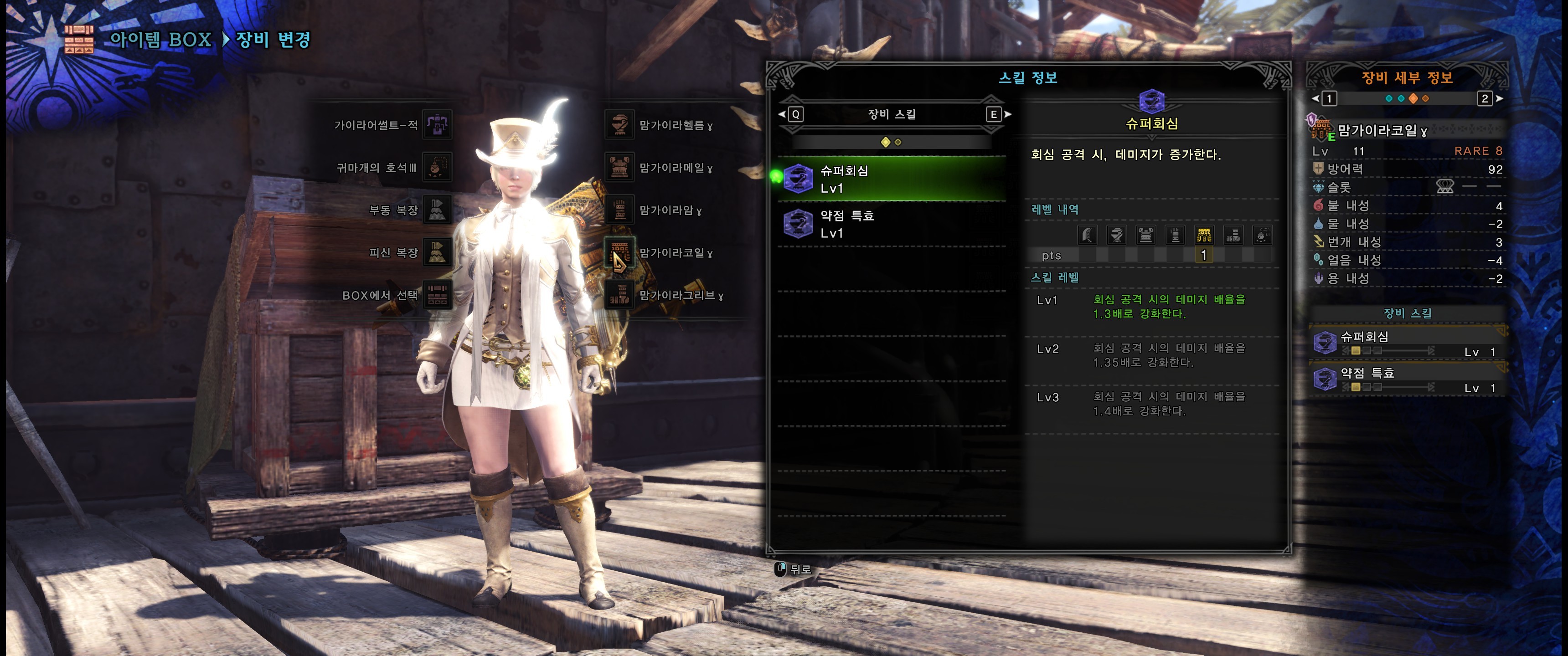
Task: Highlight the 슈퍼회심 Lv1 skill row
Action: [892, 179]
